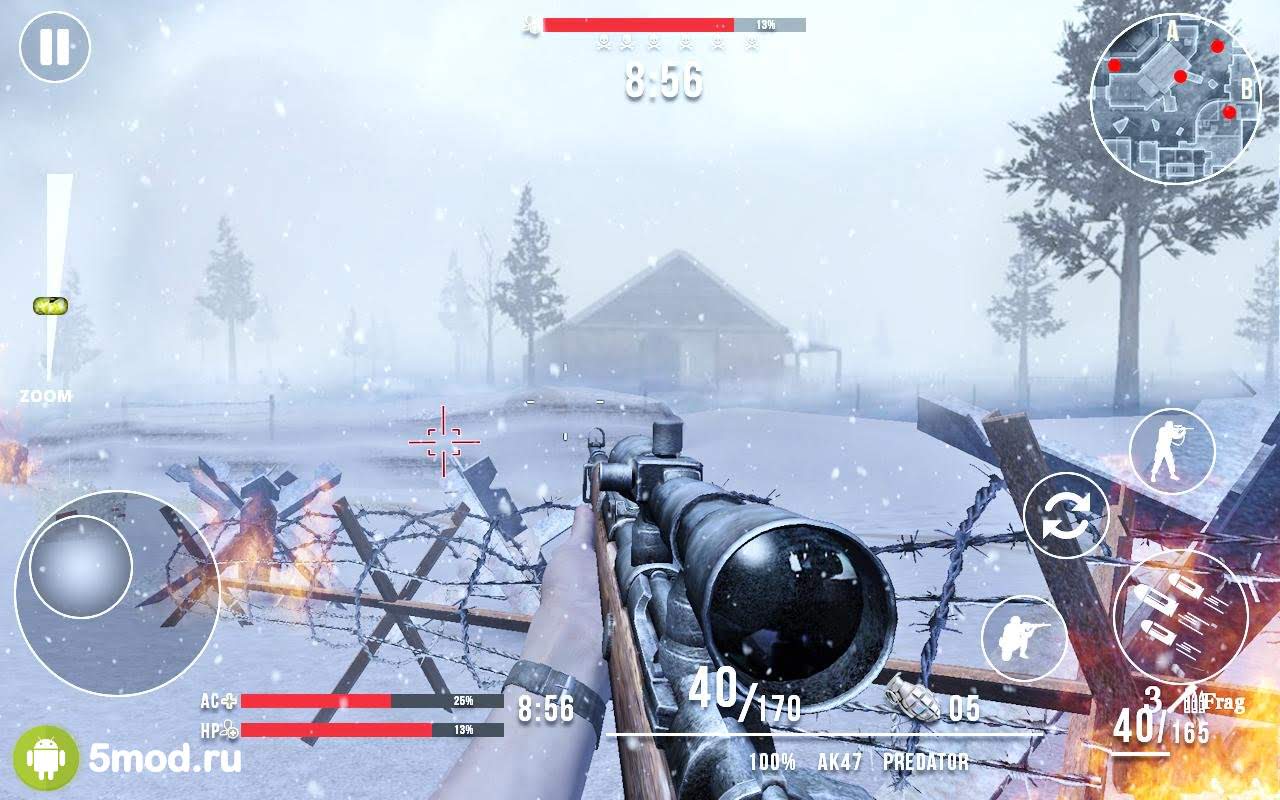Screen dimensions: 1280x800
Task: Pause the game
Action: (55, 47)
